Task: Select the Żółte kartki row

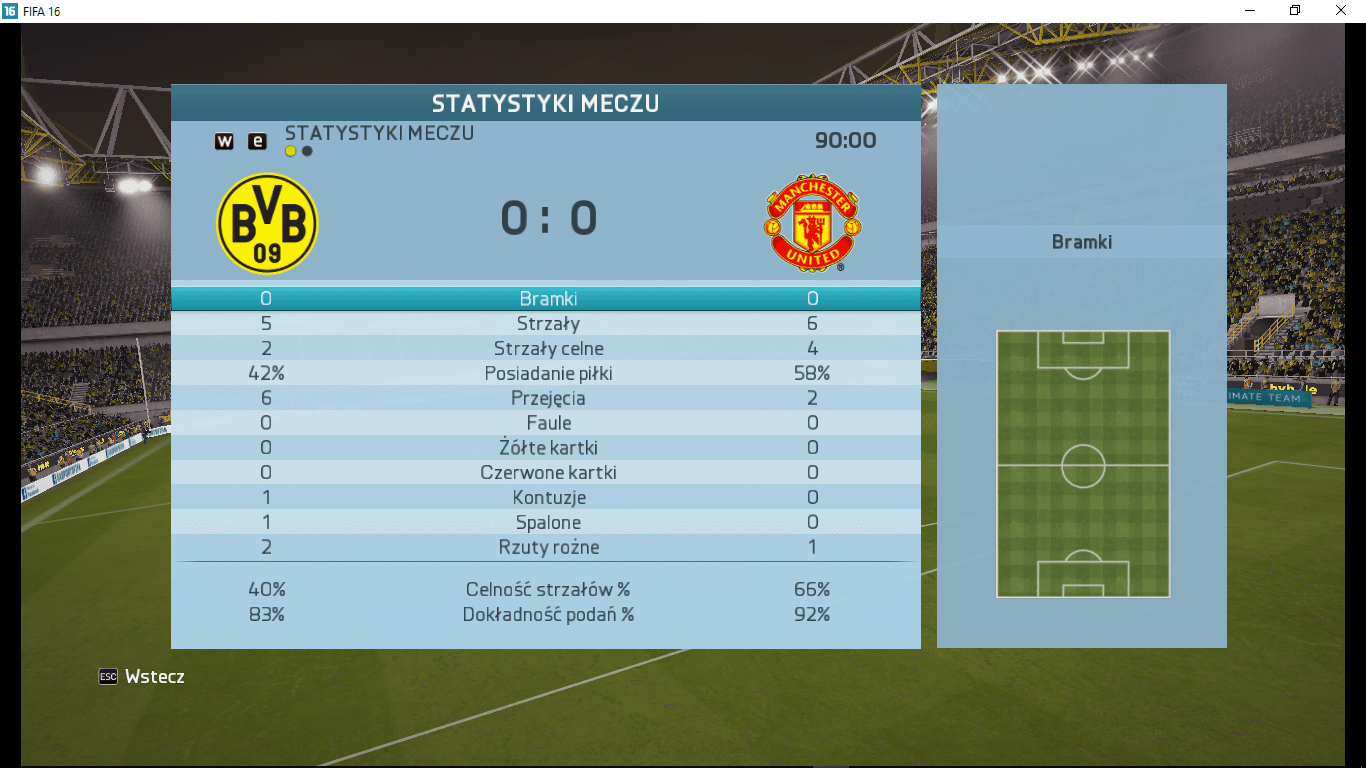Action: 547,448
